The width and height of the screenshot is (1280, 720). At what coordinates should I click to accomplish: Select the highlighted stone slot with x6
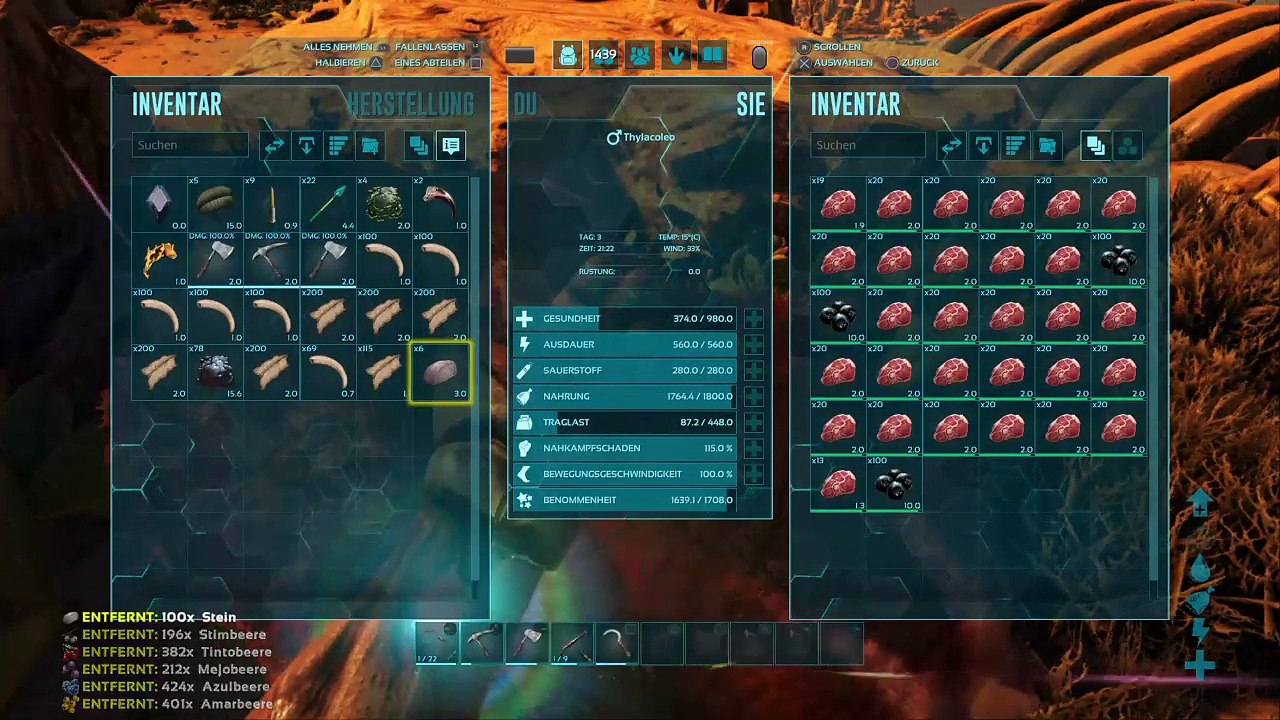[440, 373]
